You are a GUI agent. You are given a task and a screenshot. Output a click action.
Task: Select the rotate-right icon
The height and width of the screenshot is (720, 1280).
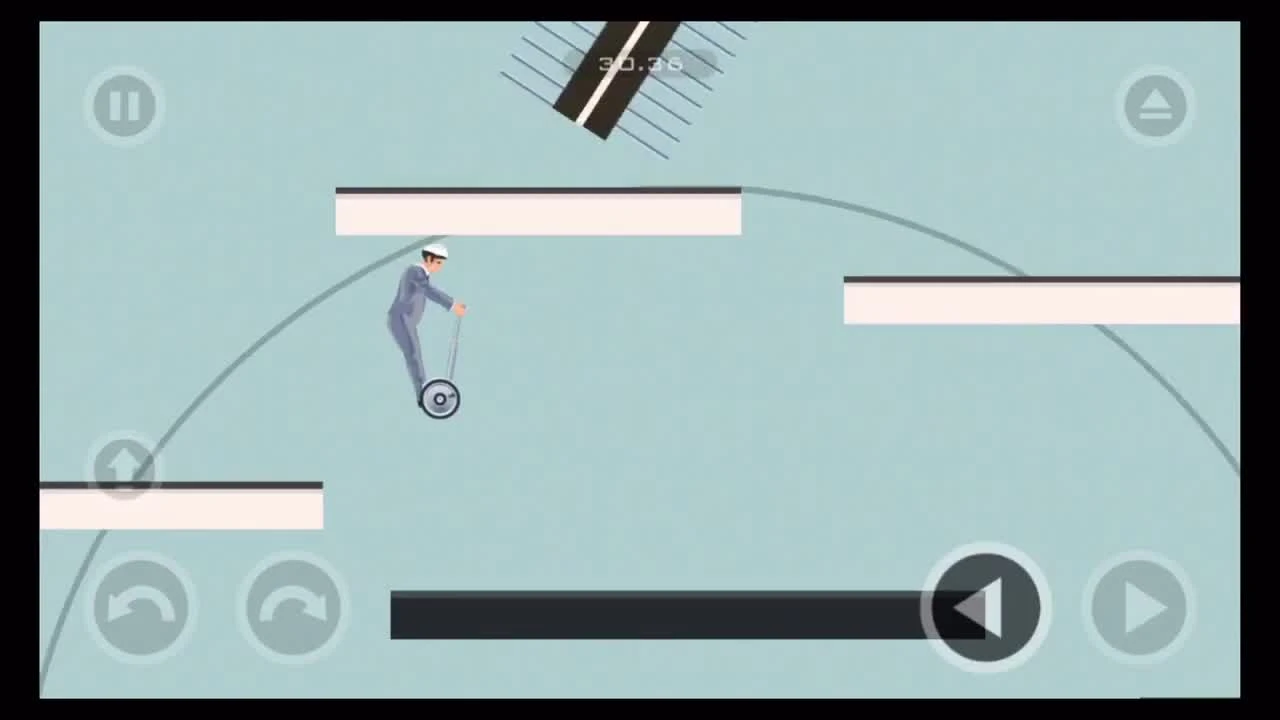pyautogui.click(x=291, y=606)
